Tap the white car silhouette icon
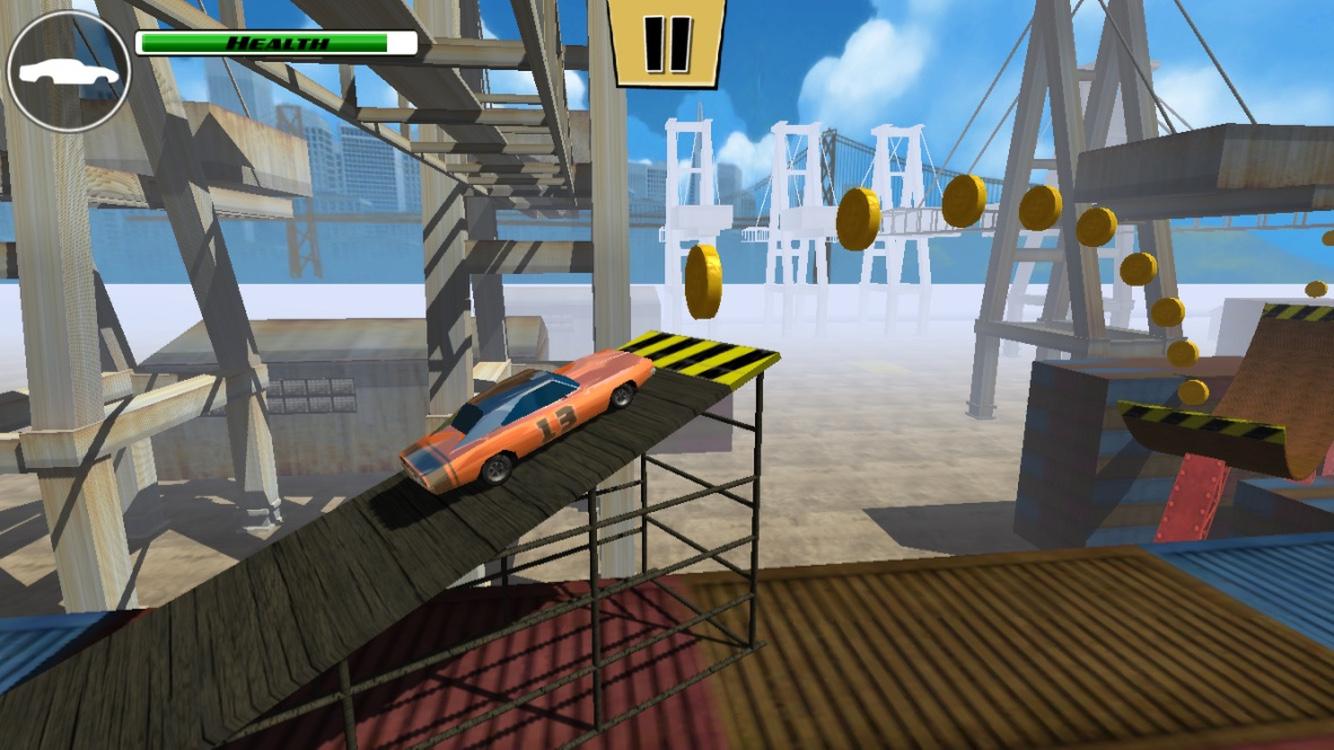This screenshot has height=750, width=1334. pyautogui.click(x=68, y=71)
